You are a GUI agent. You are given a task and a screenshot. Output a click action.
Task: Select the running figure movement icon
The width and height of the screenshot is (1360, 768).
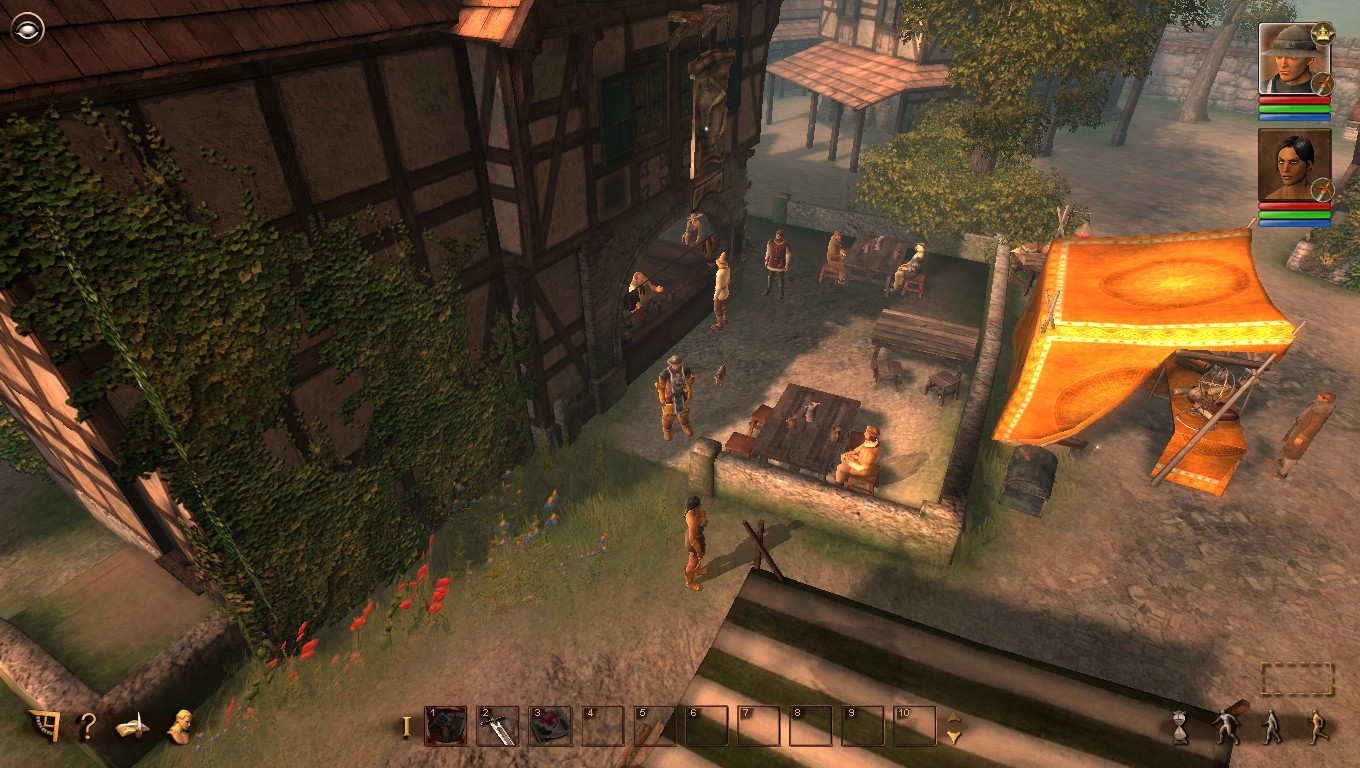1316,726
